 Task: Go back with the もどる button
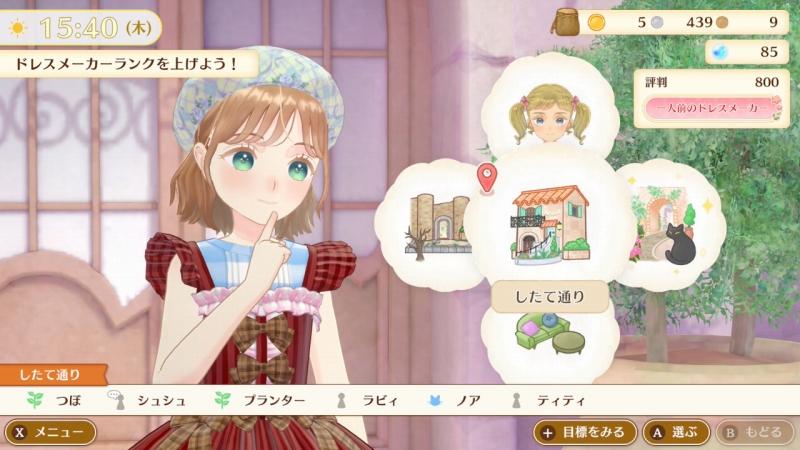click(751, 432)
